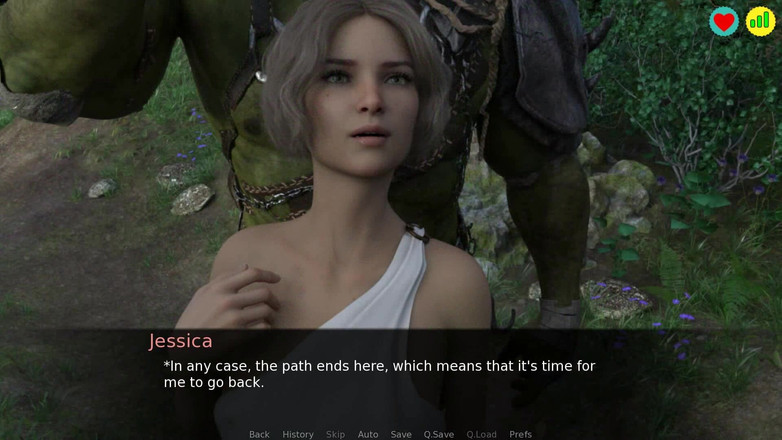Toggle Auto dialogue advance
This screenshot has width=782, height=440.
[x=368, y=434]
